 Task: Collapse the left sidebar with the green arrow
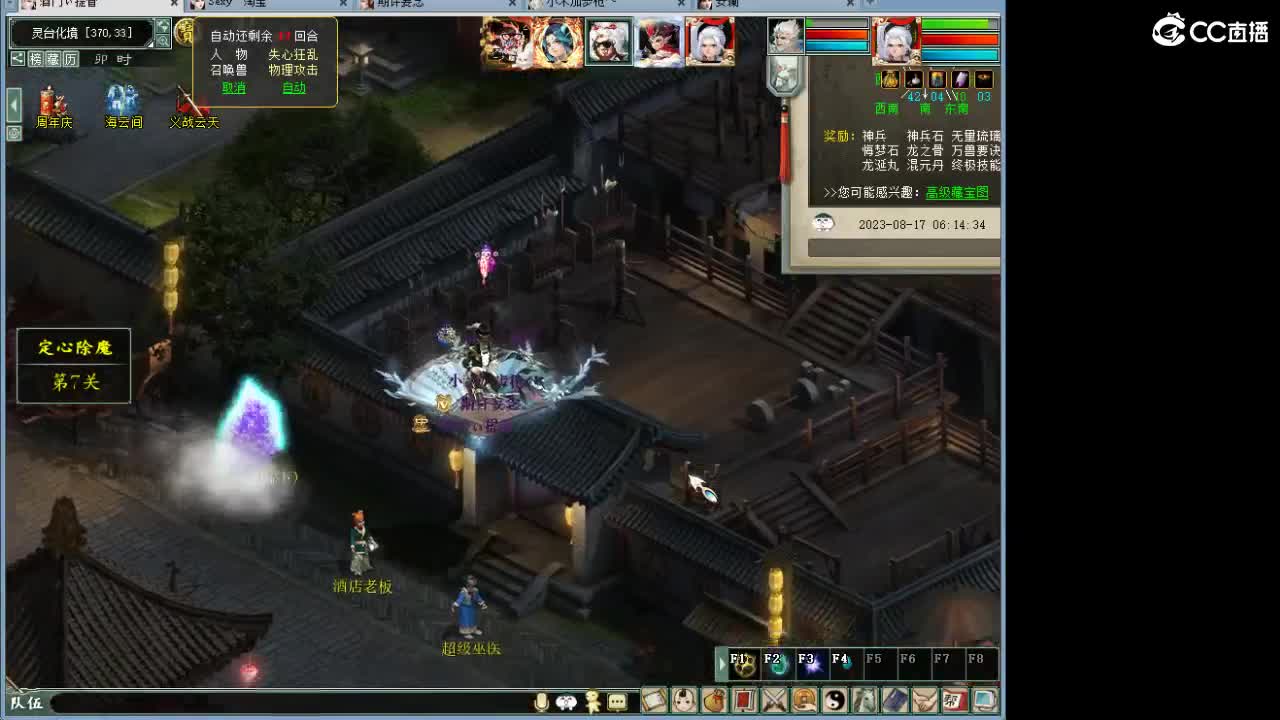click(11, 103)
